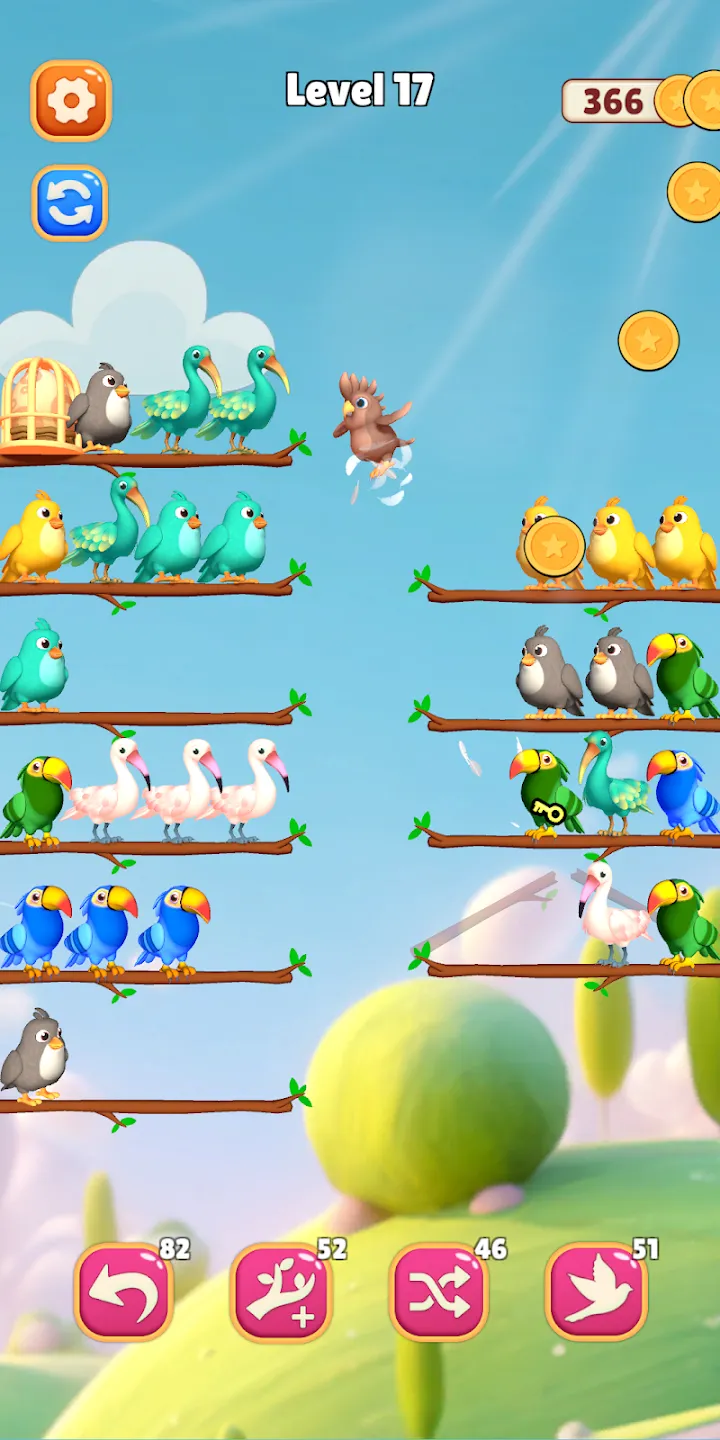
Task: Choose the branch with a yellow chick and two teal birds
Action: 150,585
